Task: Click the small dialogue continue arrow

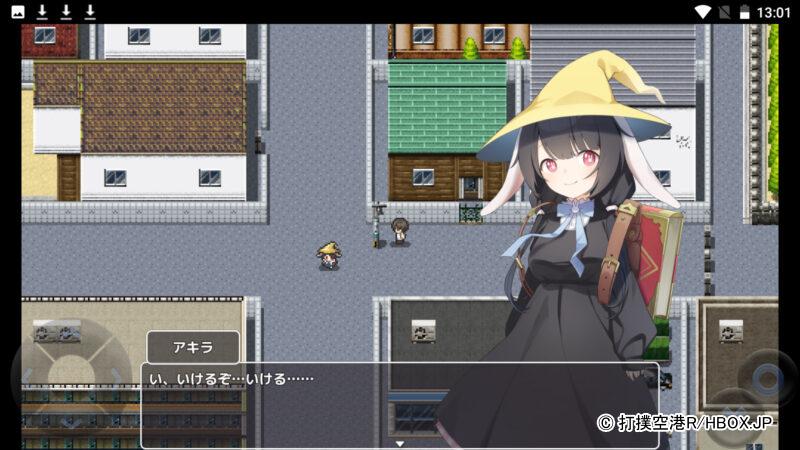Action: 399,442
